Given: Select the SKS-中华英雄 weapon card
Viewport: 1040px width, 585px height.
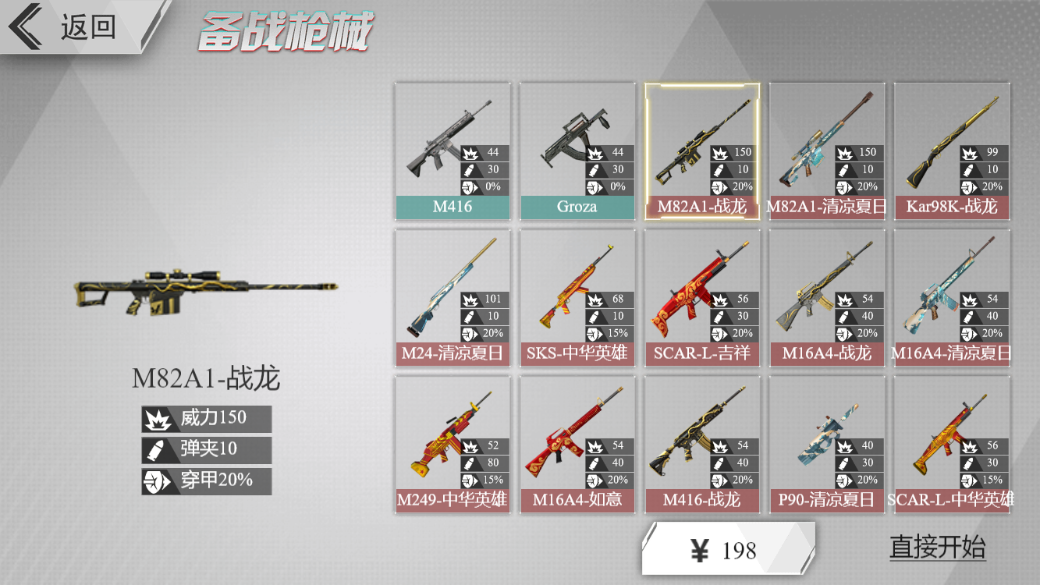Looking at the screenshot, I should coord(577,298).
